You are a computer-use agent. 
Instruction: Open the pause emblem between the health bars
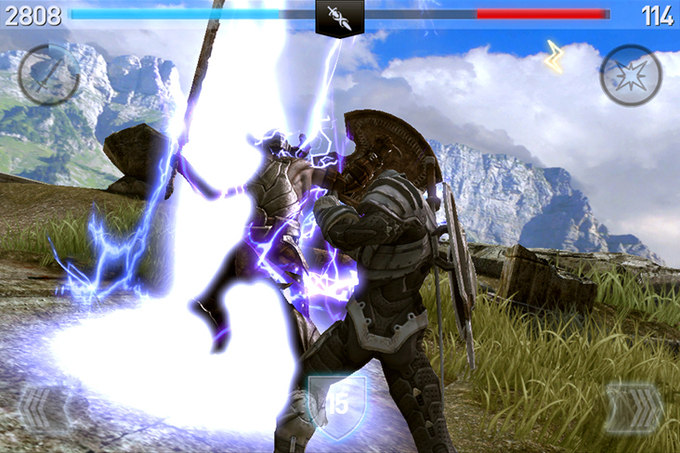coord(340,17)
